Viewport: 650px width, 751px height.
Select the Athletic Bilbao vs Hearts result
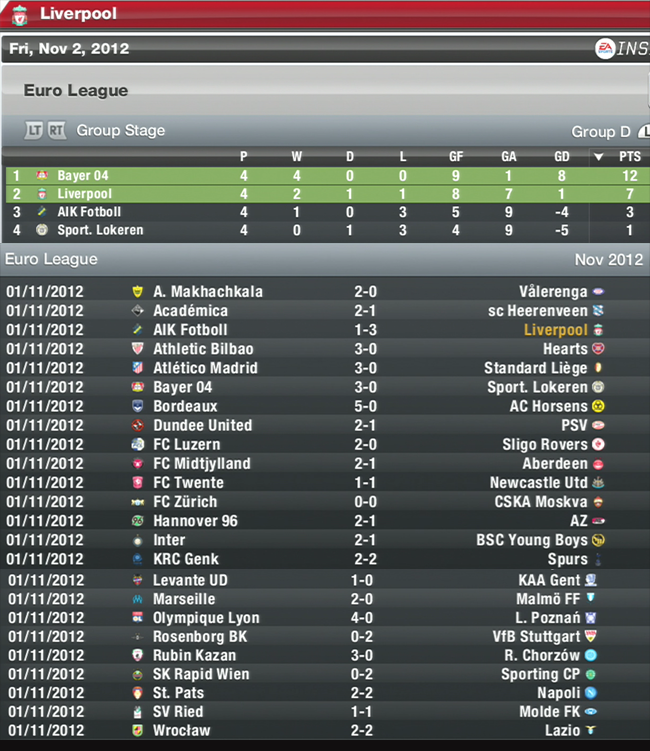364,349
